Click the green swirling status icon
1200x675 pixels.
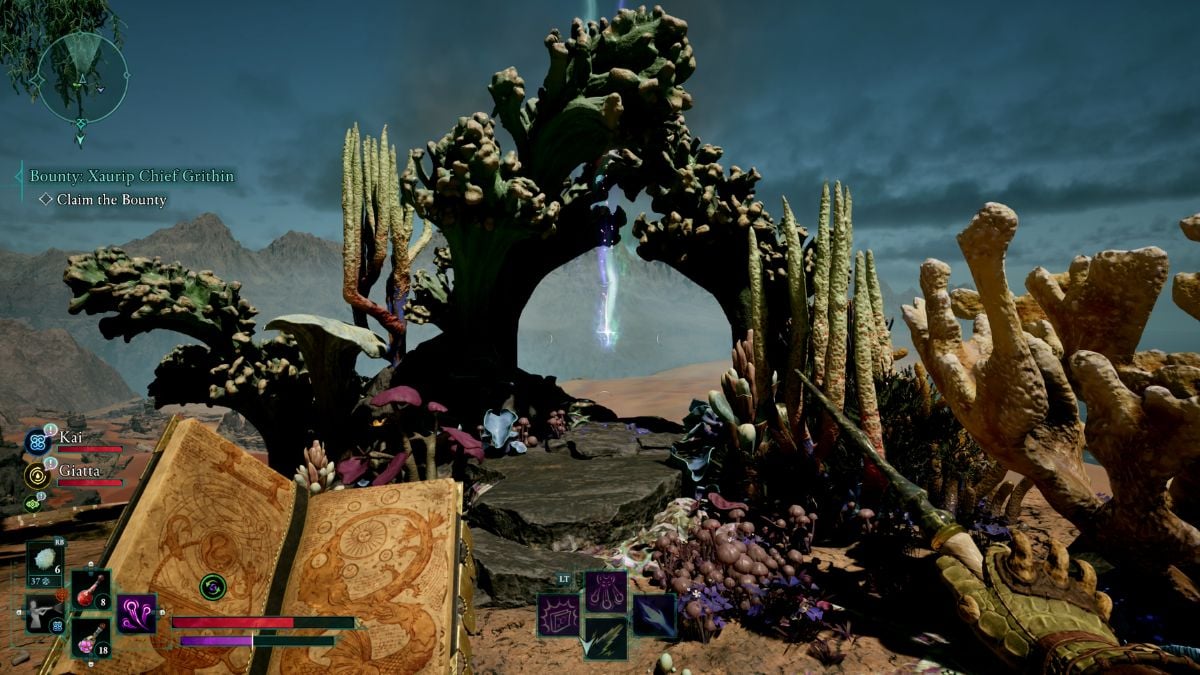[212, 587]
